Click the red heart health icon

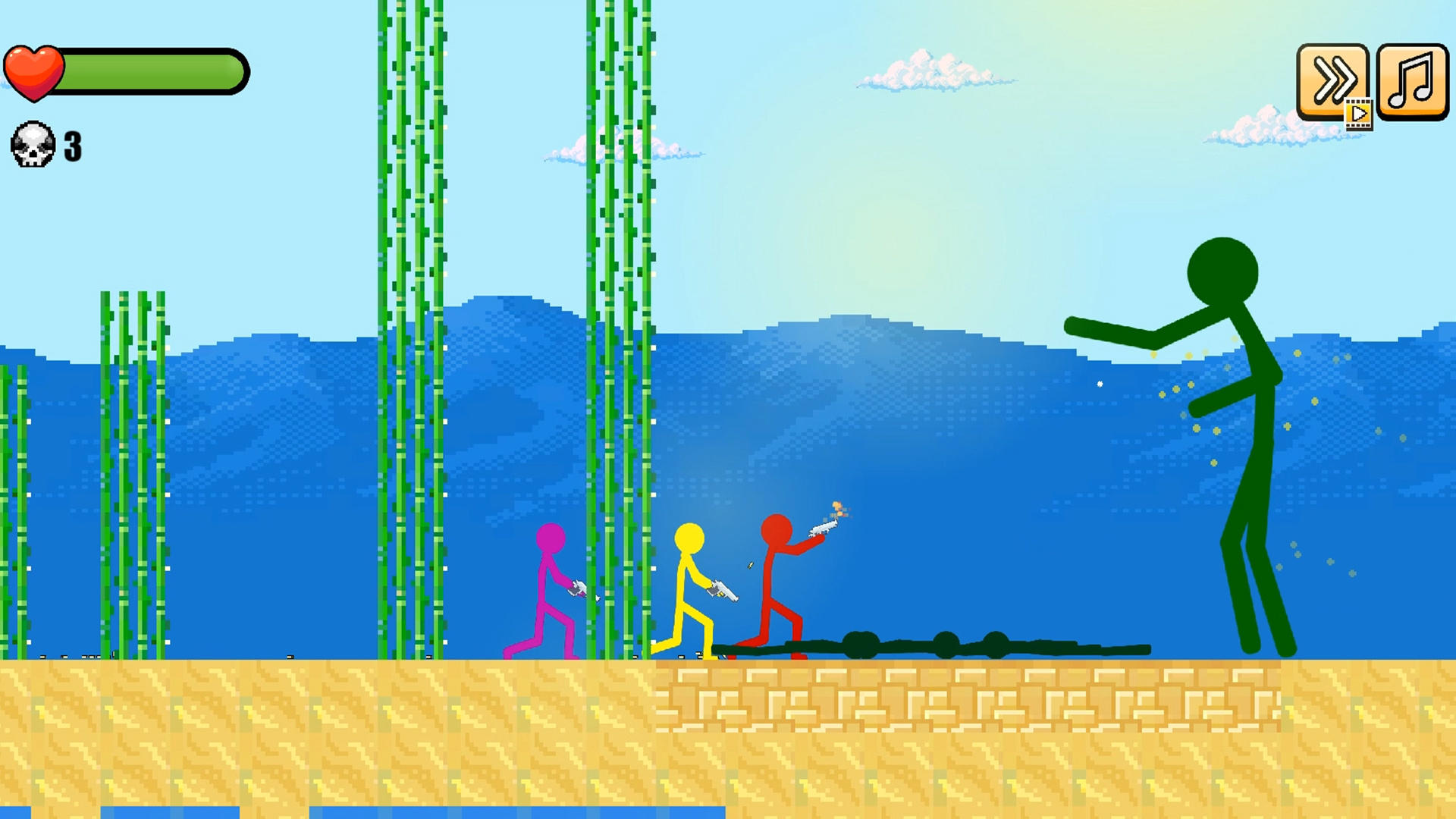(34, 70)
